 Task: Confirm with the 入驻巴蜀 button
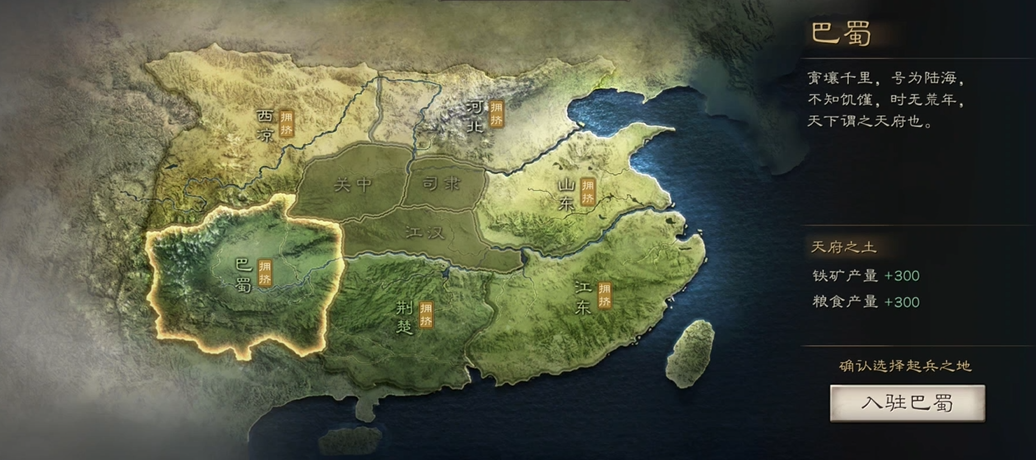907,403
